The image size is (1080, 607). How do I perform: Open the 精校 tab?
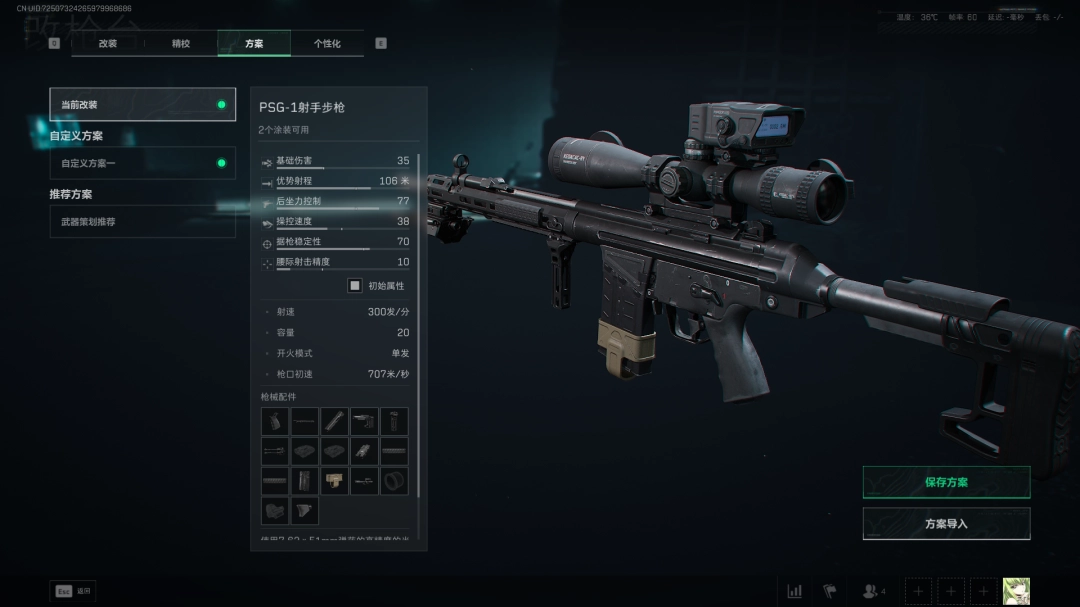pyautogui.click(x=181, y=43)
